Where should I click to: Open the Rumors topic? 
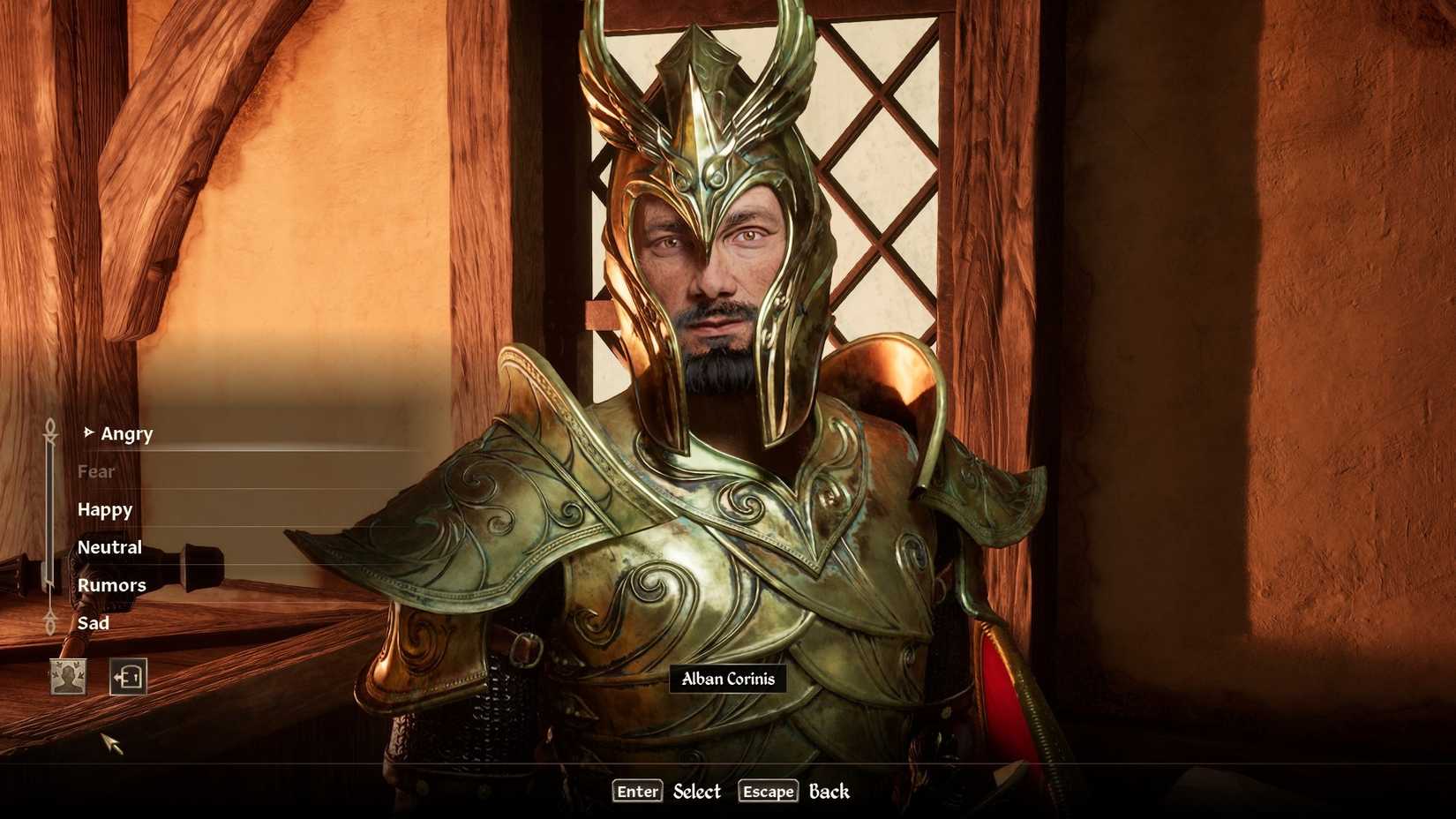point(111,584)
